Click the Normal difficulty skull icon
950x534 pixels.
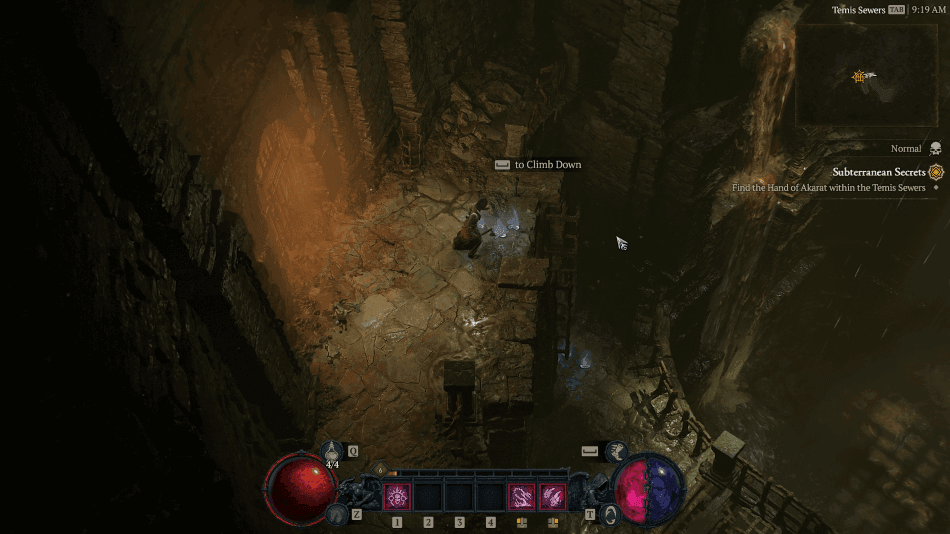click(936, 148)
